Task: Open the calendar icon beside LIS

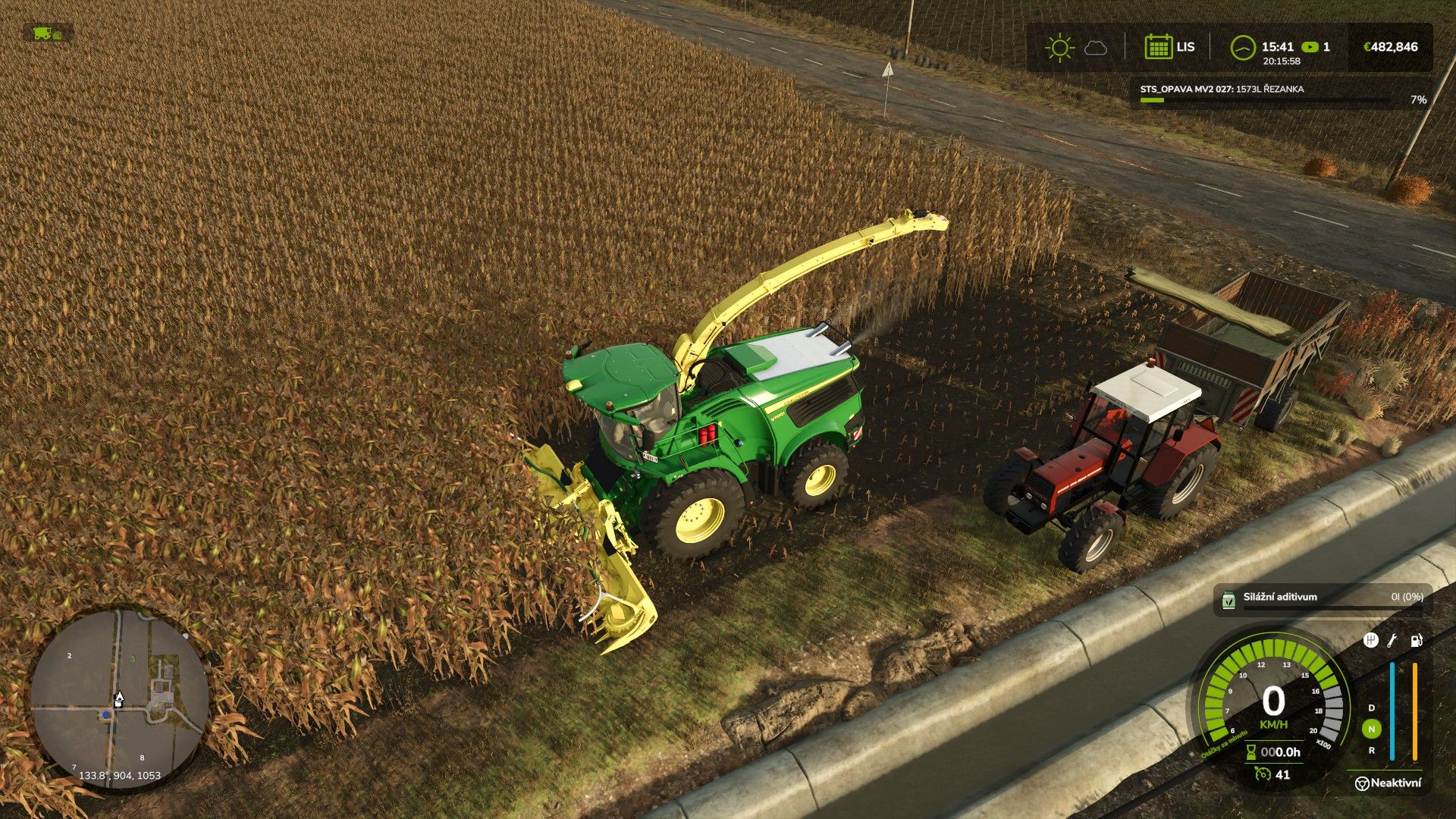Action: tap(1158, 47)
